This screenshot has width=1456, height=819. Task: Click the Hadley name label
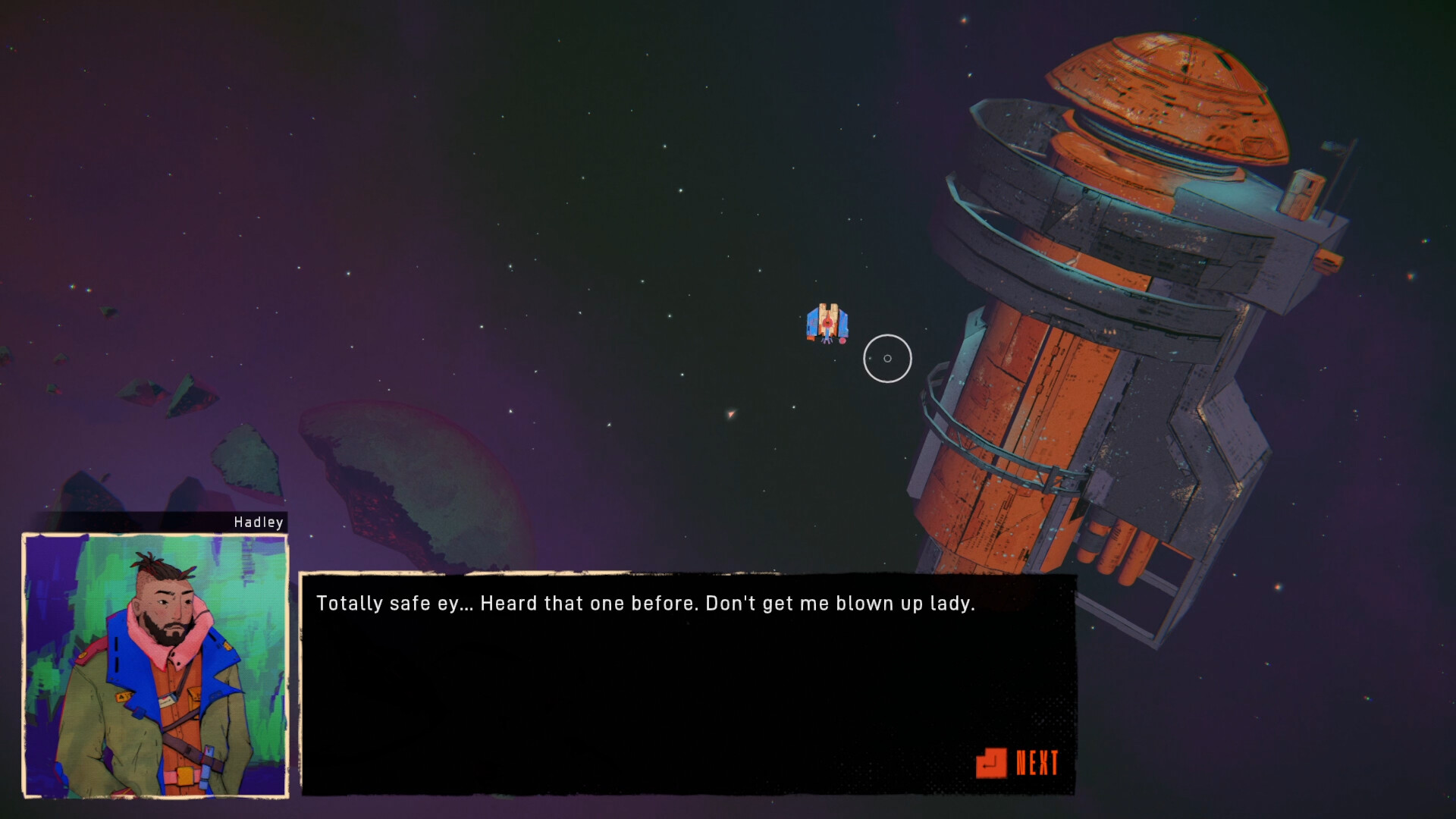(x=258, y=522)
